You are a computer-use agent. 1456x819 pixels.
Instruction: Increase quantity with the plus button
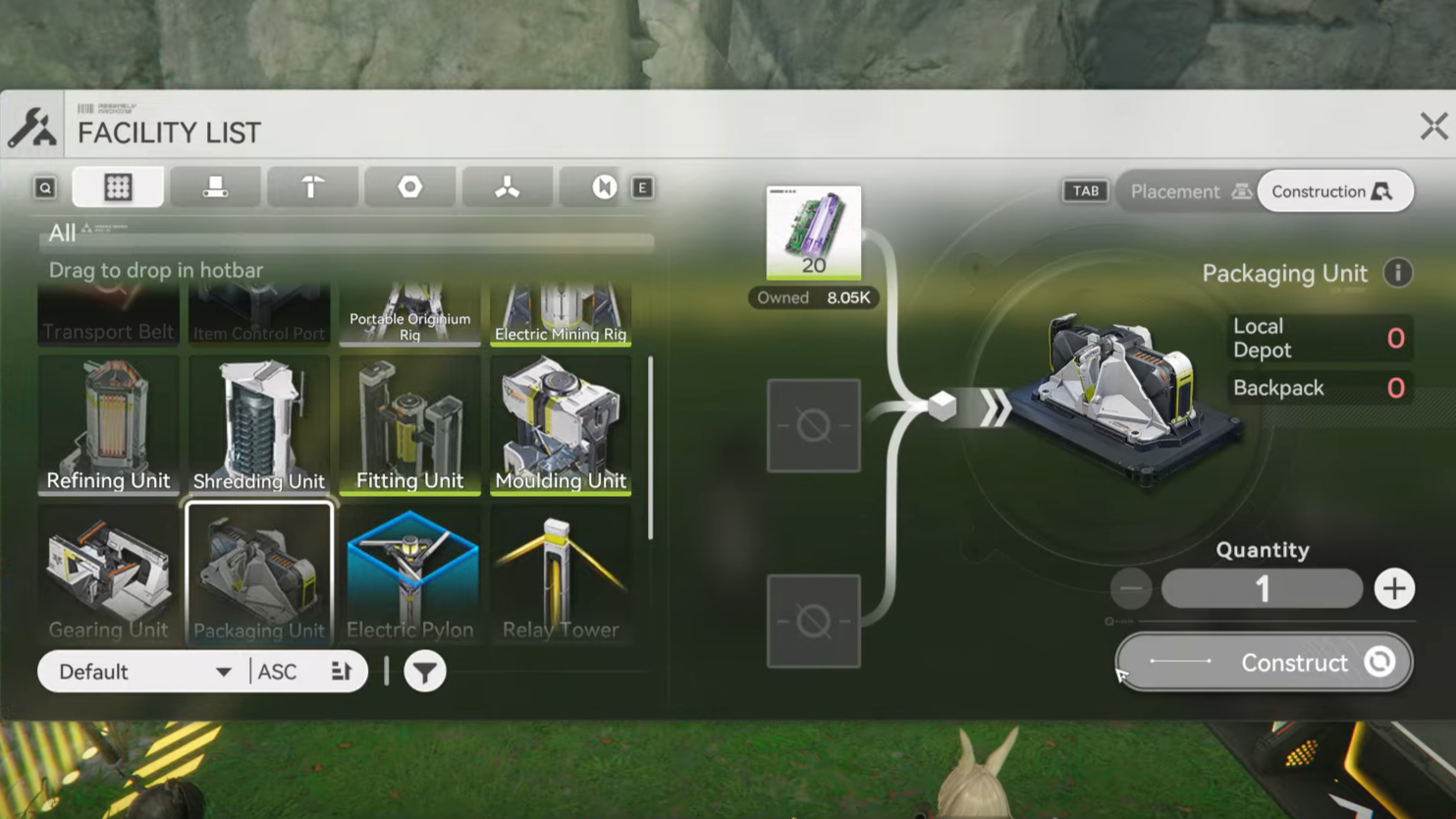[x=1394, y=589]
